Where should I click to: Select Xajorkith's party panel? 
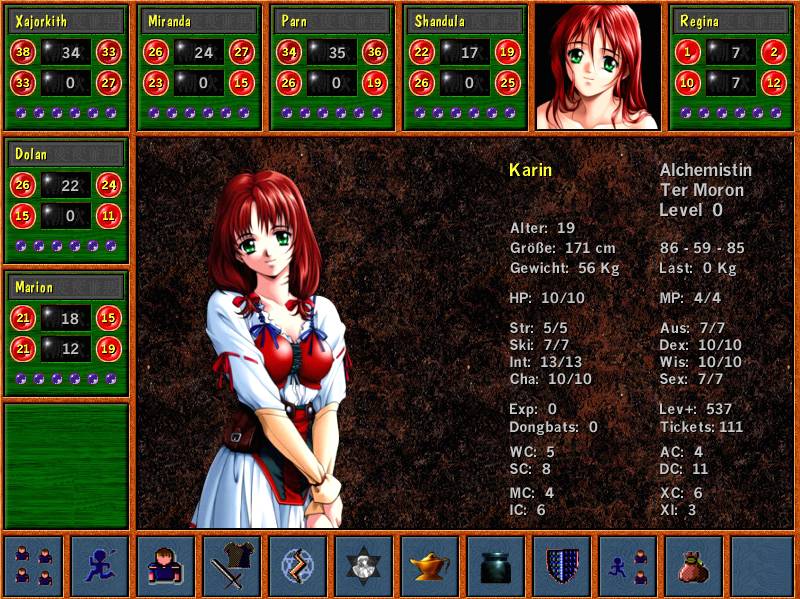pos(67,67)
